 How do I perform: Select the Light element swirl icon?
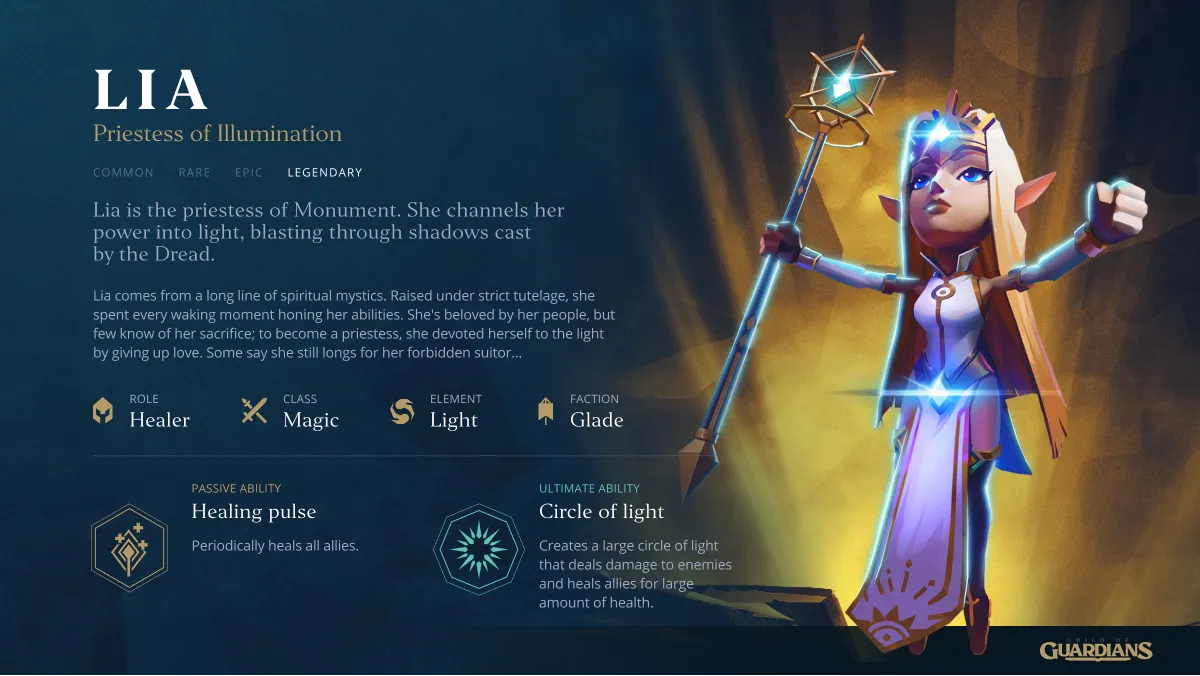(x=402, y=411)
